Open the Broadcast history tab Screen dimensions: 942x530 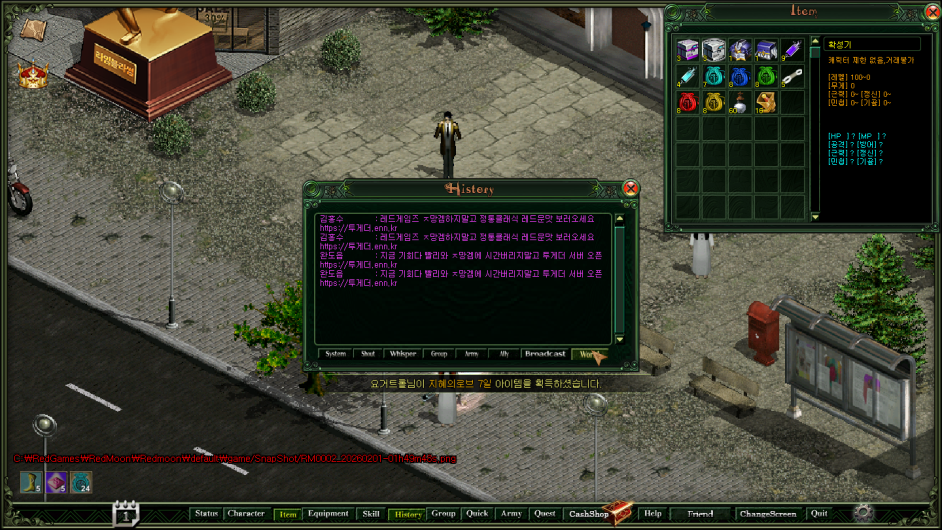[545, 354]
